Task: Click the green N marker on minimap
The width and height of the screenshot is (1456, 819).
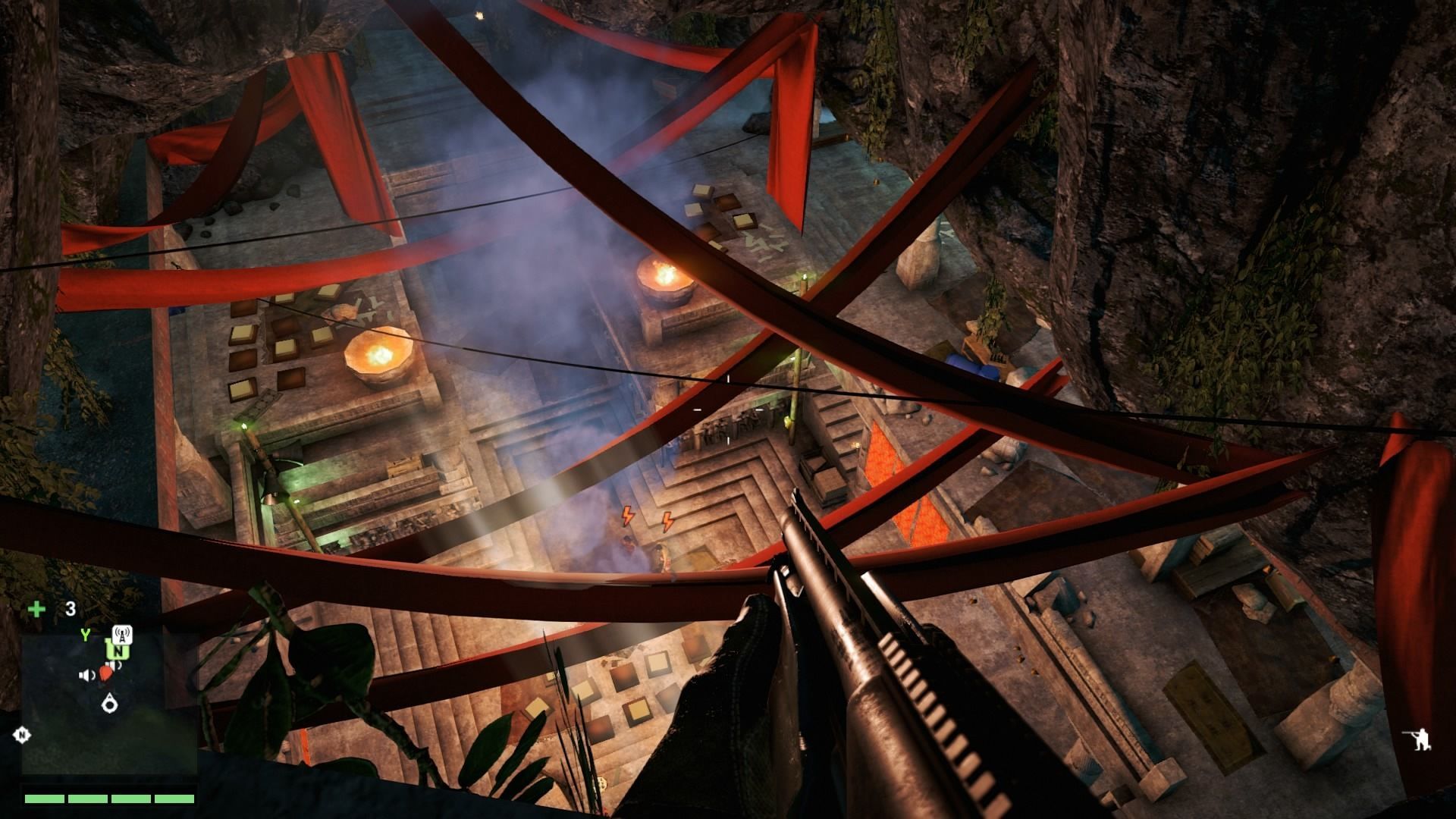Action: pos(118,650)
